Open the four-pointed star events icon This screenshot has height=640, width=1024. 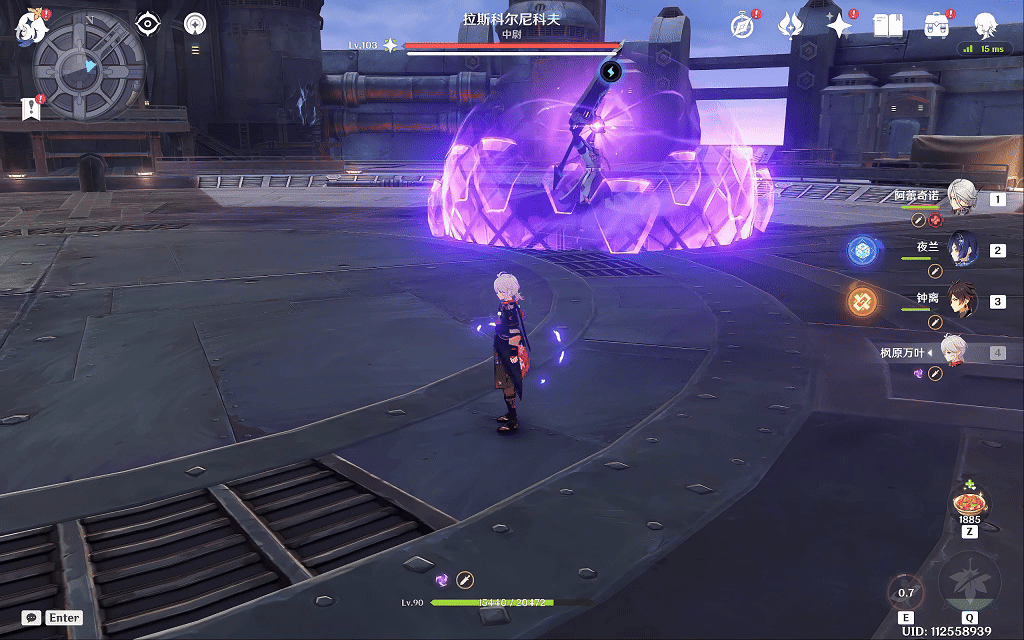(839, 25)
